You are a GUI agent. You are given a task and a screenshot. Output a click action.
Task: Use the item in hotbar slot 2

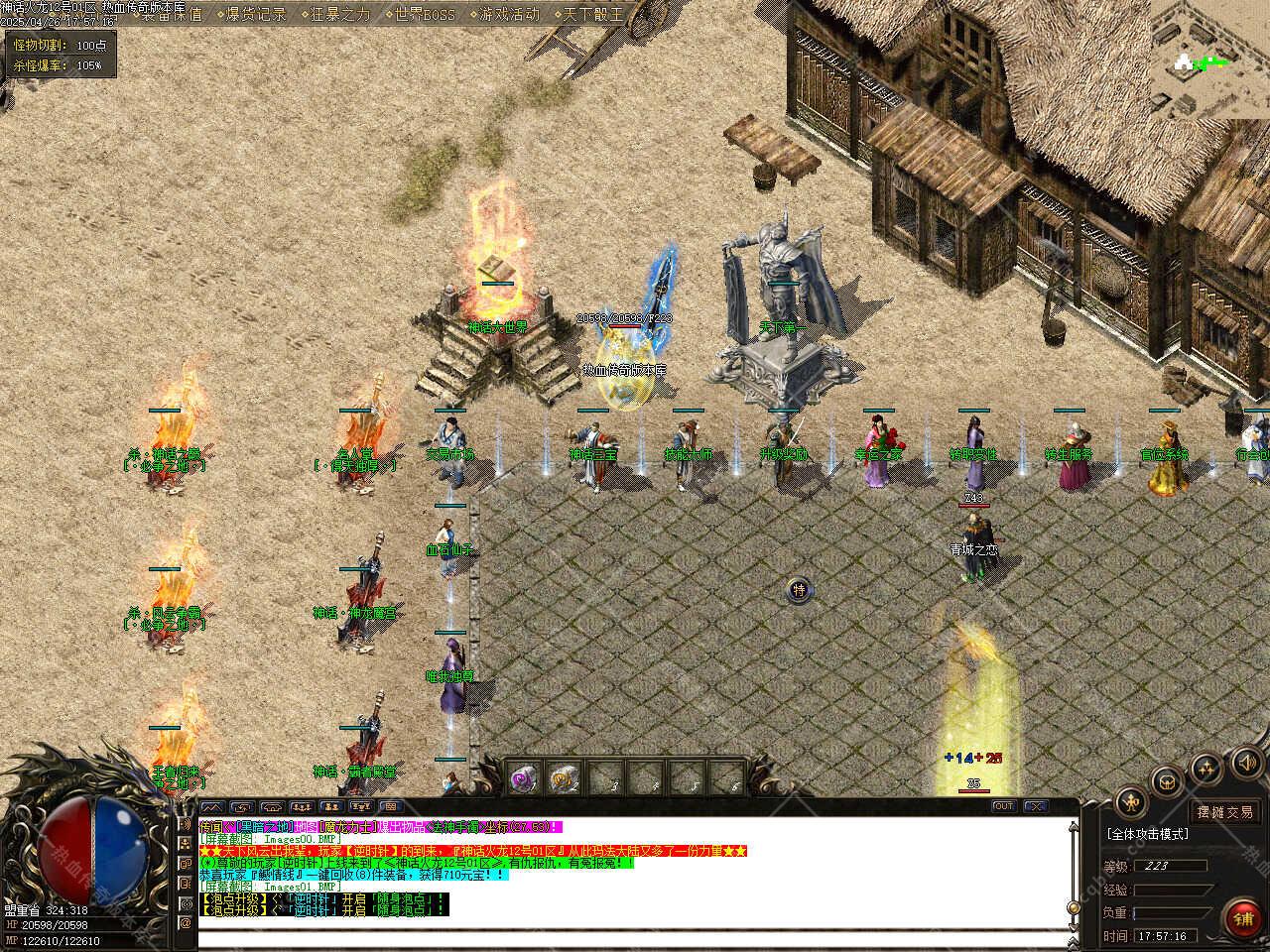tap(564, 778)
